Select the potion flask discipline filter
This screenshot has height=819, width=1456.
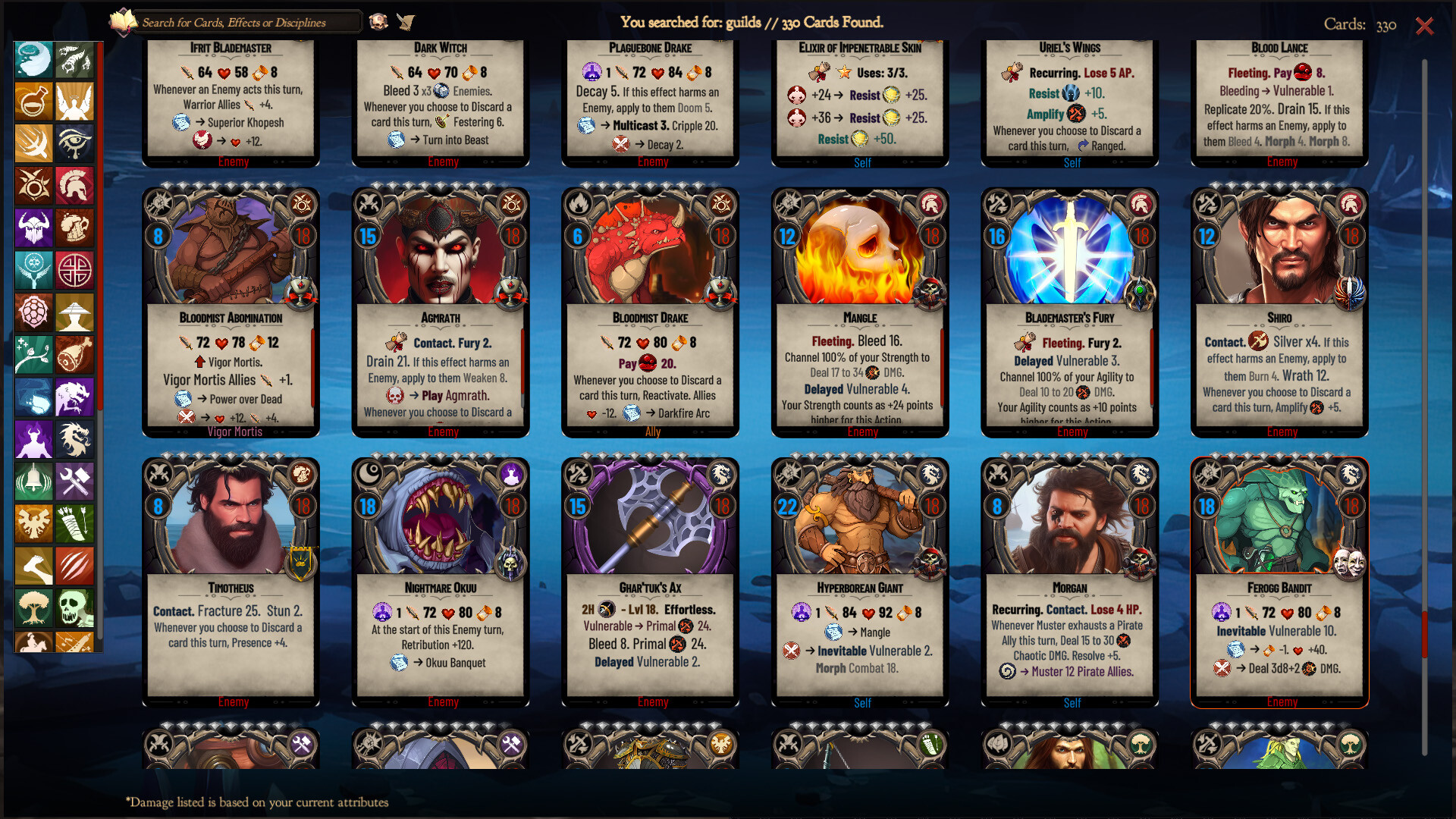click(33, 102)
